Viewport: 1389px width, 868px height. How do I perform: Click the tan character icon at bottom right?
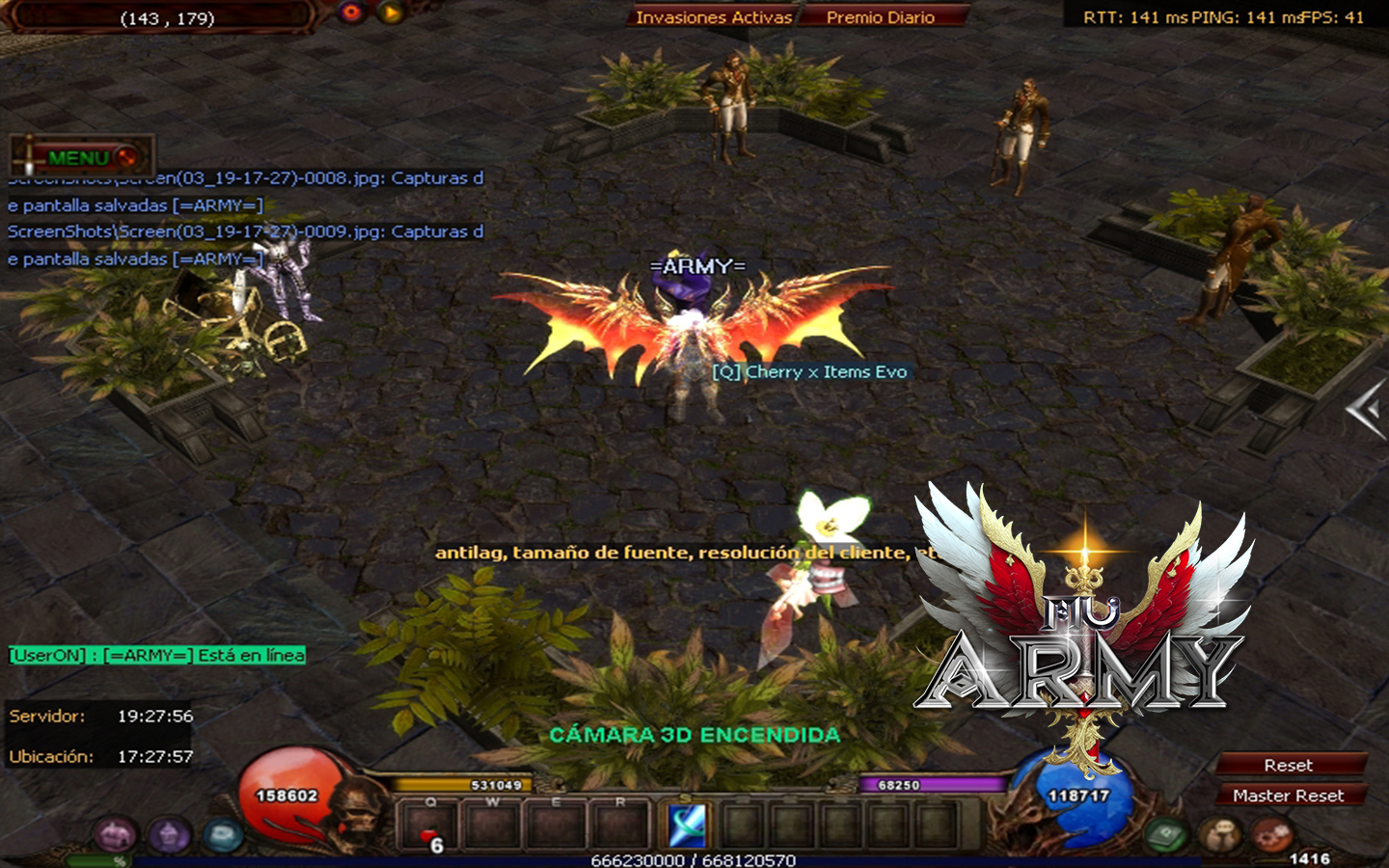tap(1219, 834)
